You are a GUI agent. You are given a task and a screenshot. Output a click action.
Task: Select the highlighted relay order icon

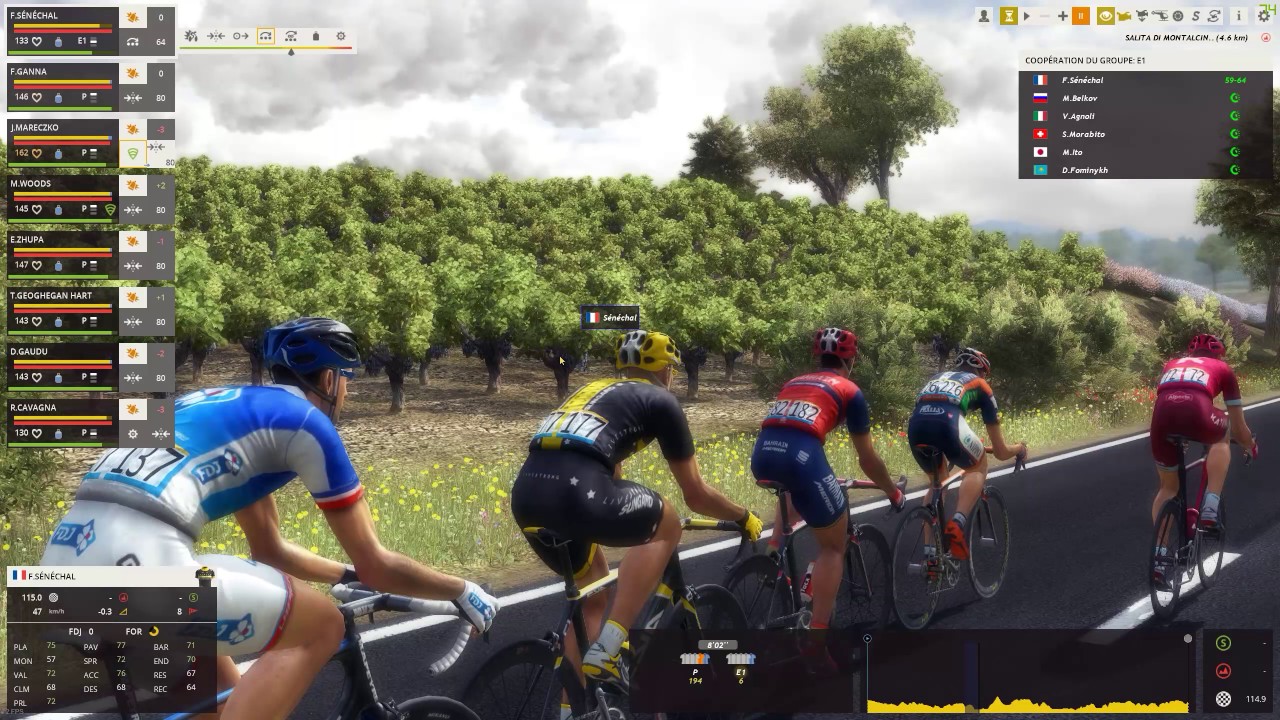pos(266,36)
